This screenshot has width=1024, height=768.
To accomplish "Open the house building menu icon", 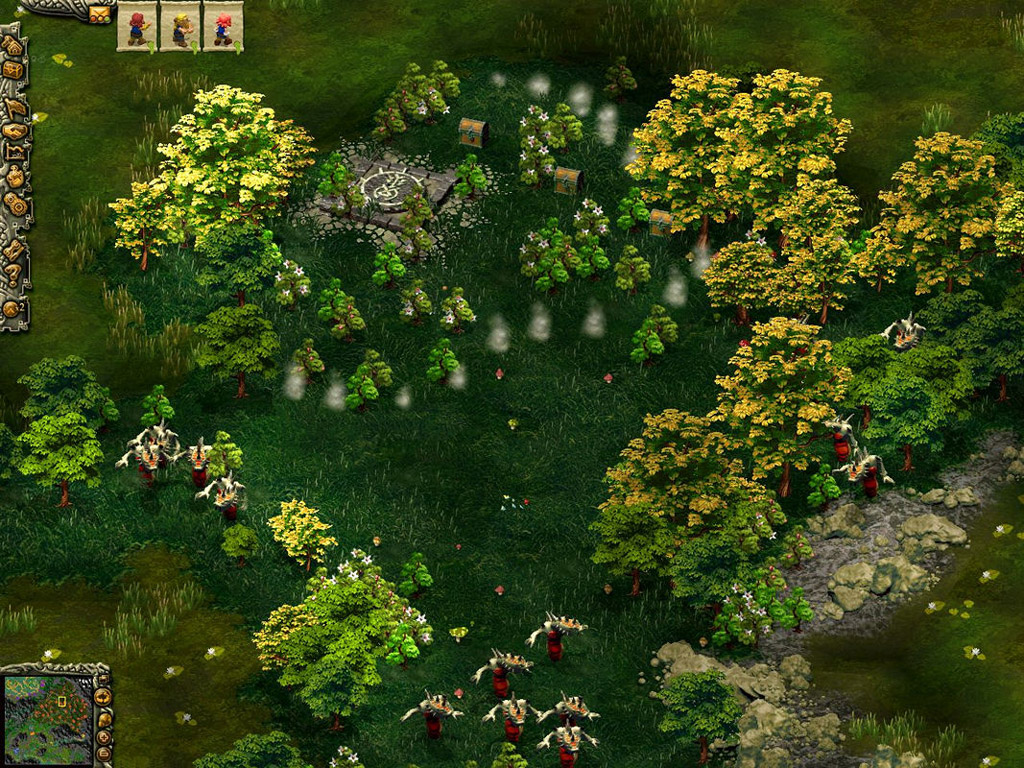I will (12, 46).
